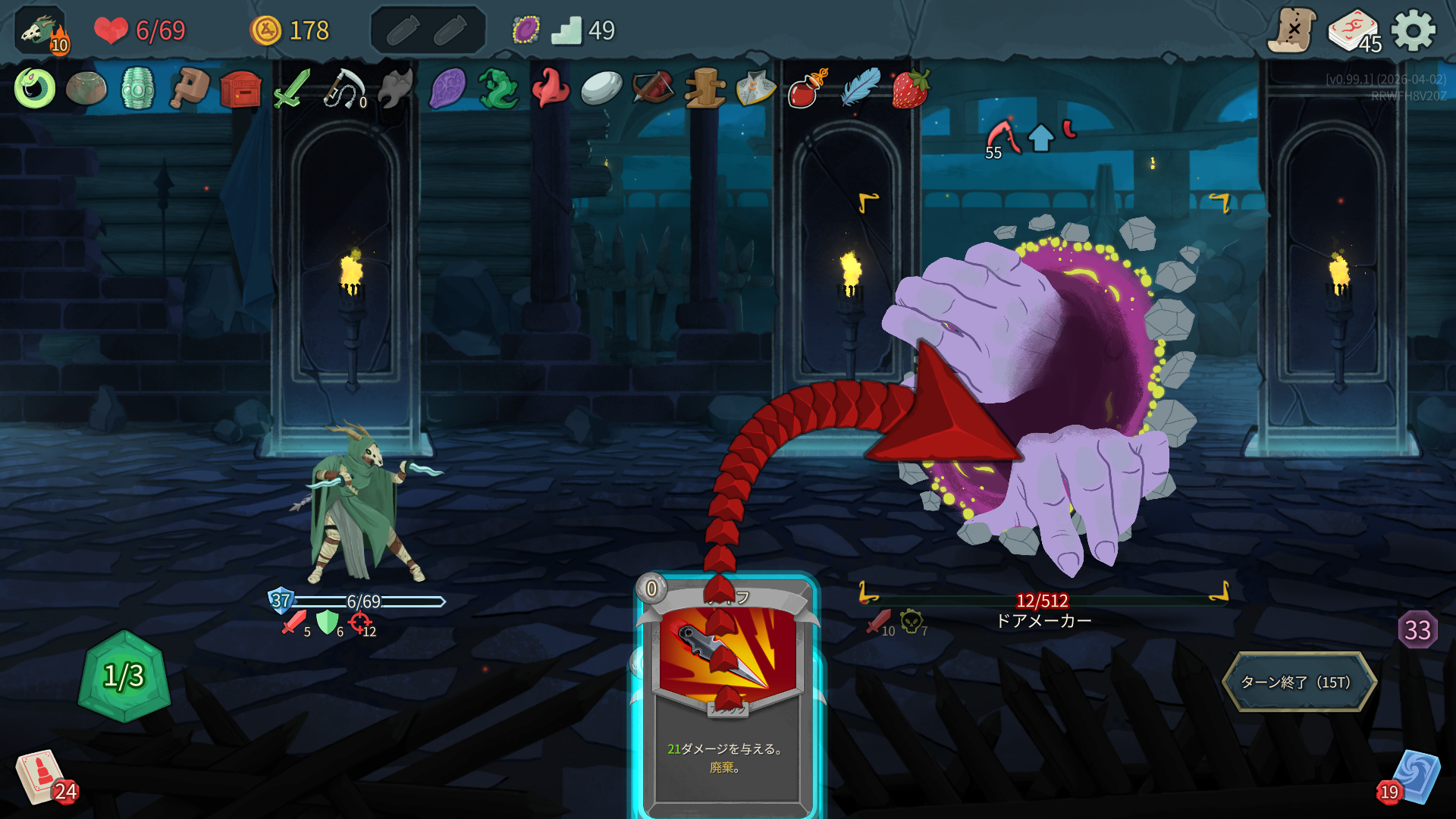View the full deck of 45 cards
The width and height of the screenshot is (1456, 819).
click(x=1354, y=31)
